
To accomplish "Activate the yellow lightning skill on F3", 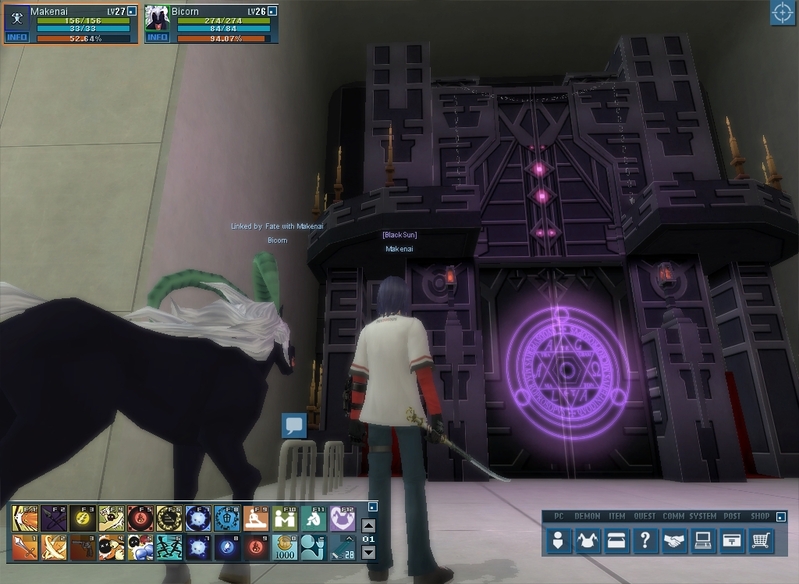I will [82, 518].
